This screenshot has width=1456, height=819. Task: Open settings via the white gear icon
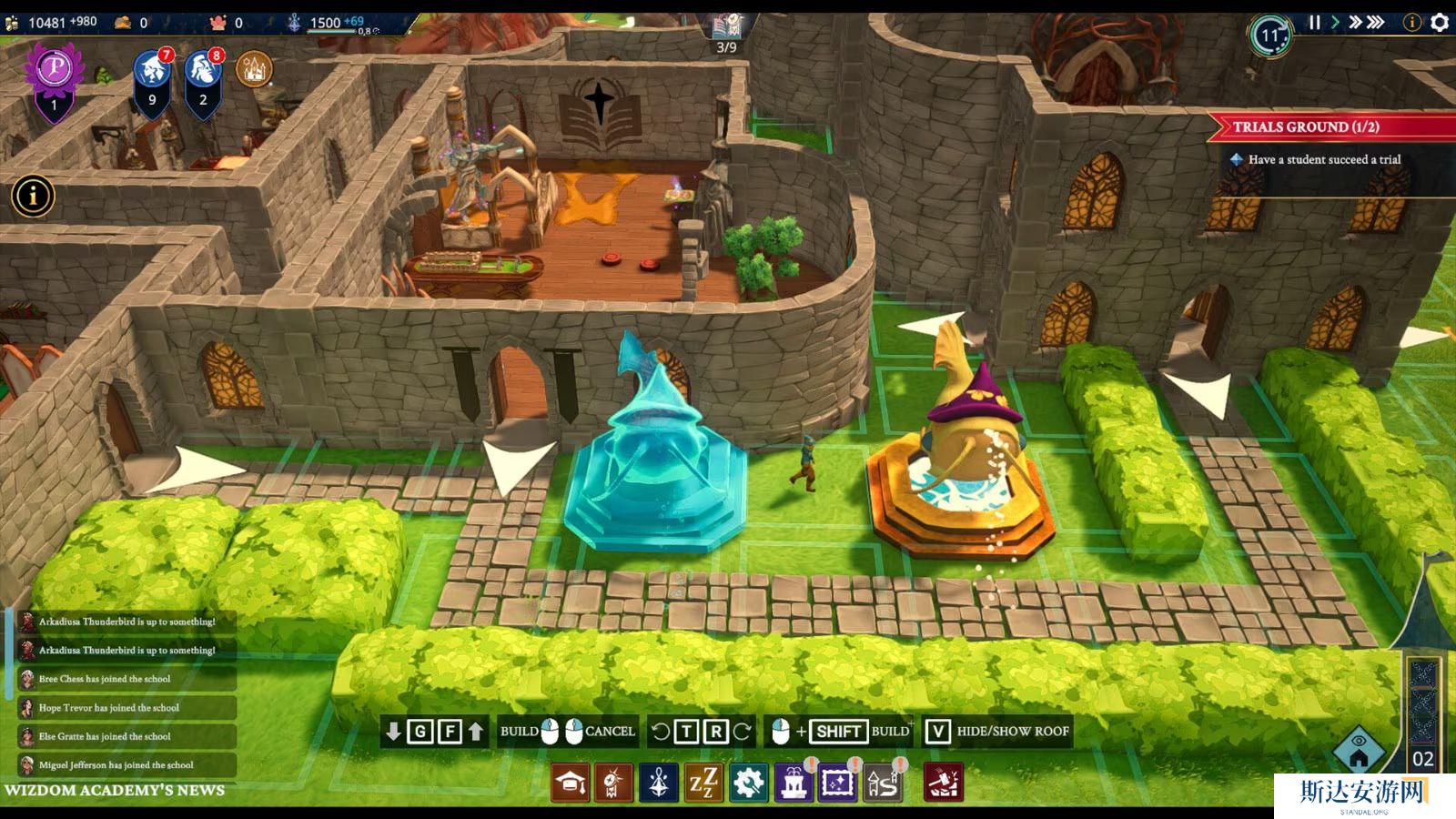1440,23
